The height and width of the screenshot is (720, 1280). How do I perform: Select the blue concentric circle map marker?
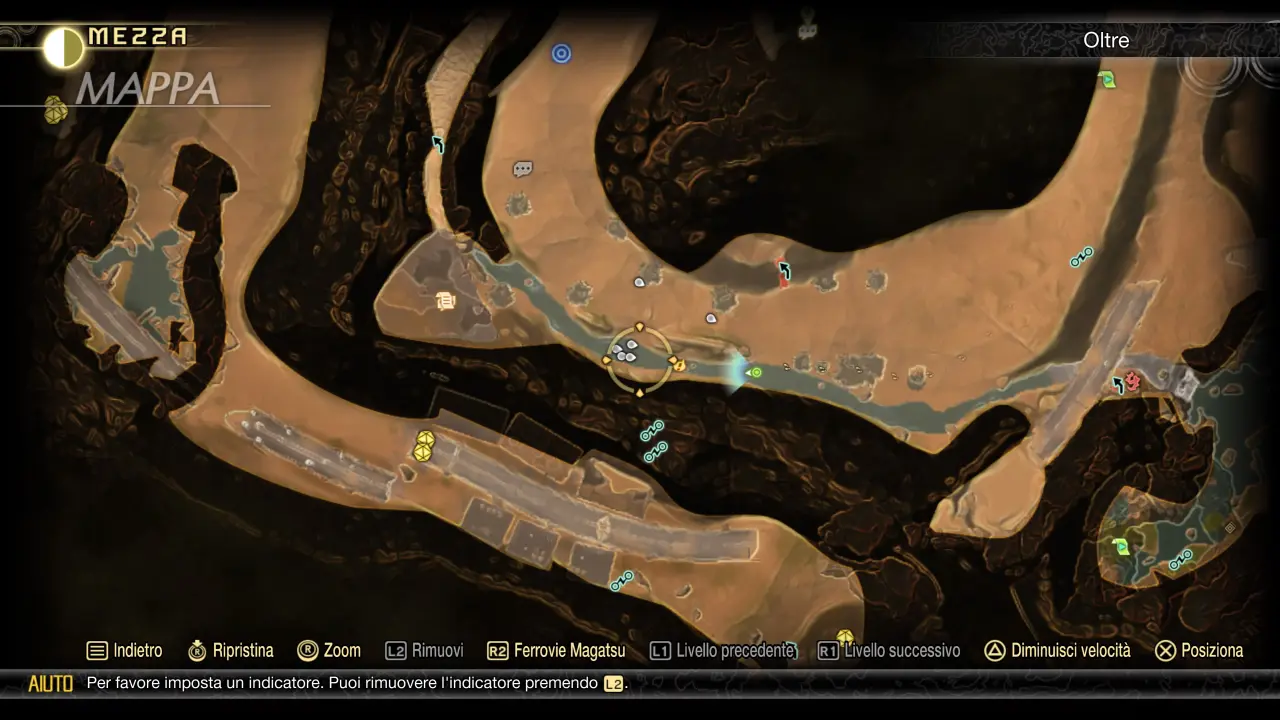(562, 53)
